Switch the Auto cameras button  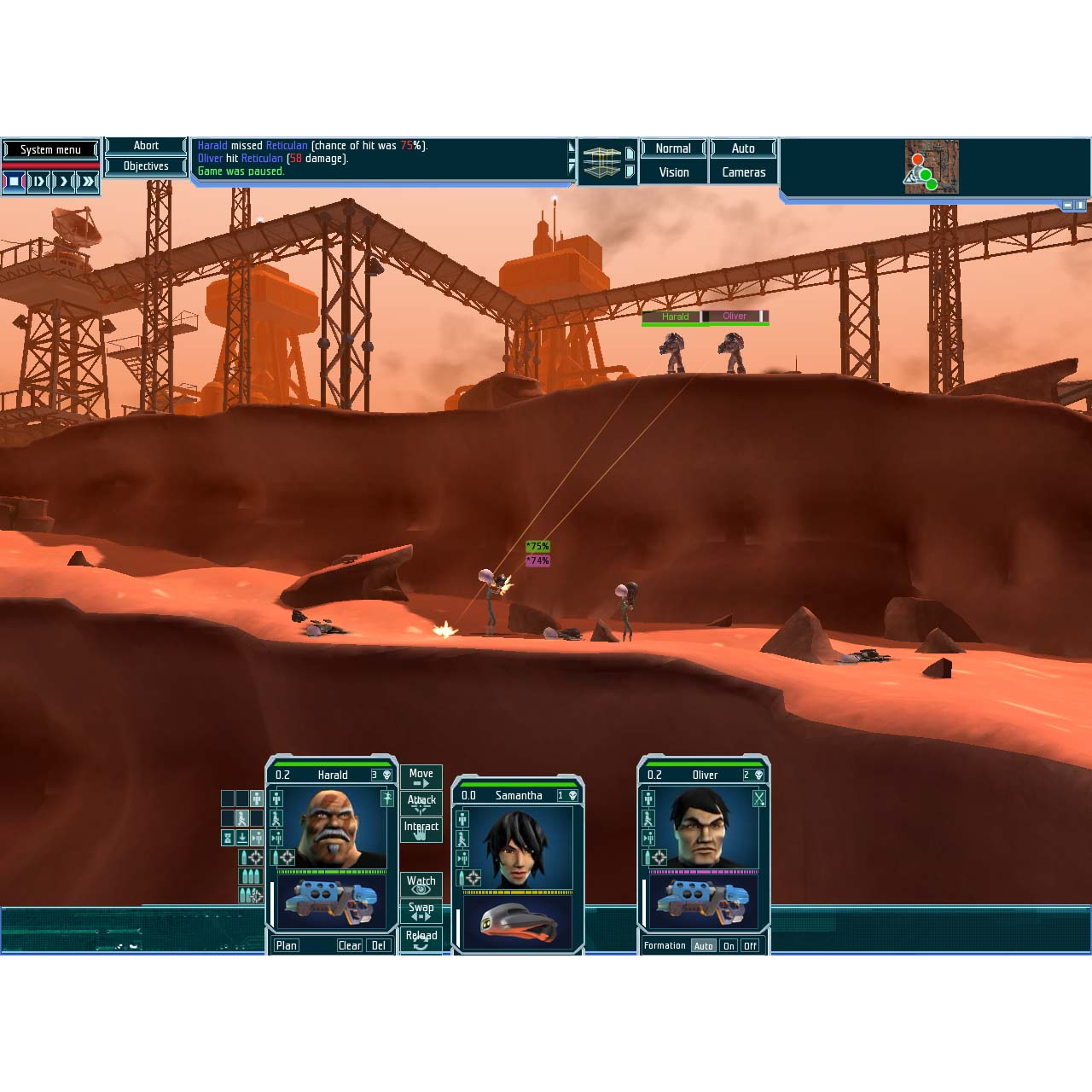tap(743, 148)
